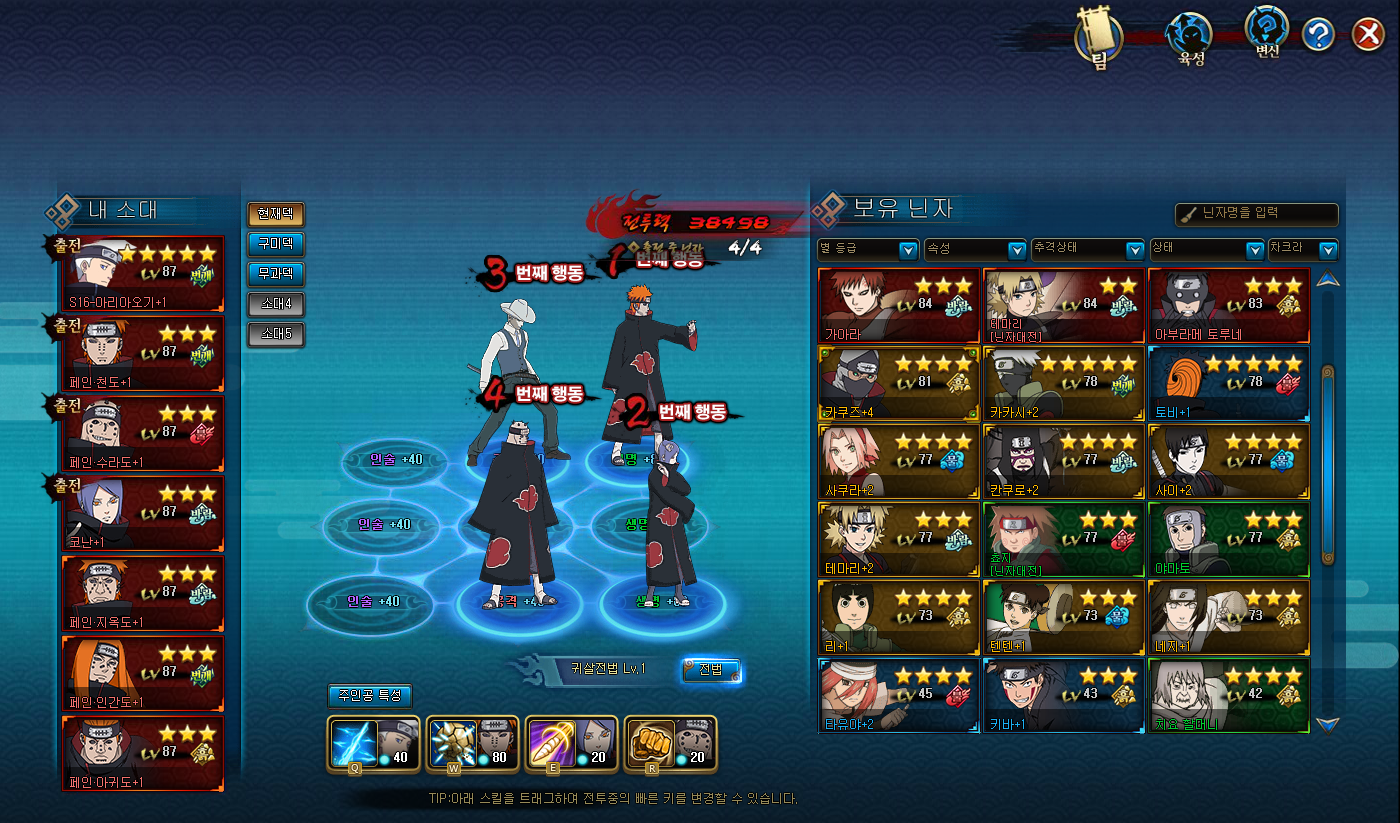Expand the 속성 attribute dropdown

975,250
